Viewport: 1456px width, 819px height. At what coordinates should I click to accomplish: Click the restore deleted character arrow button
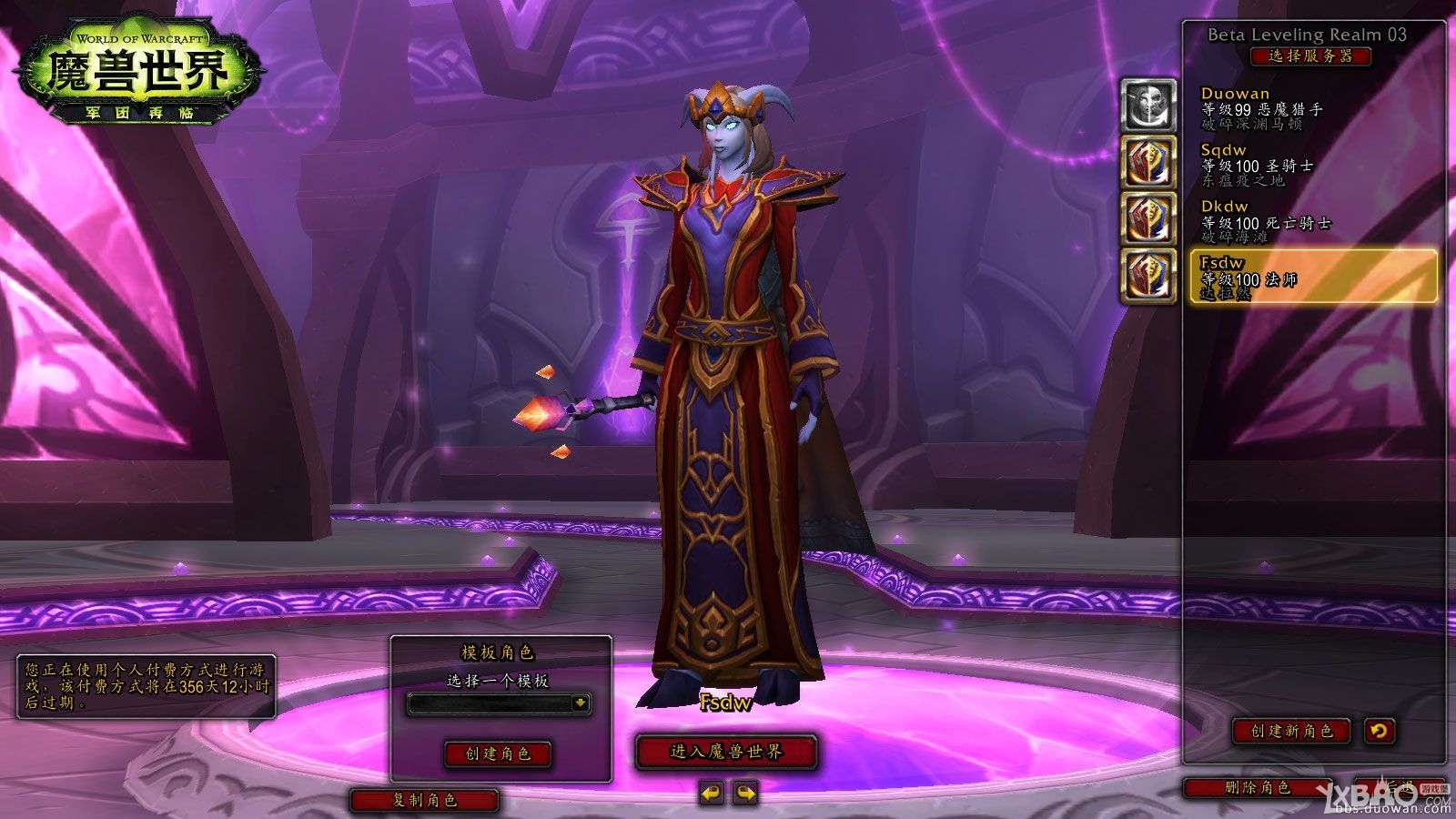(x=1380, y=731)
